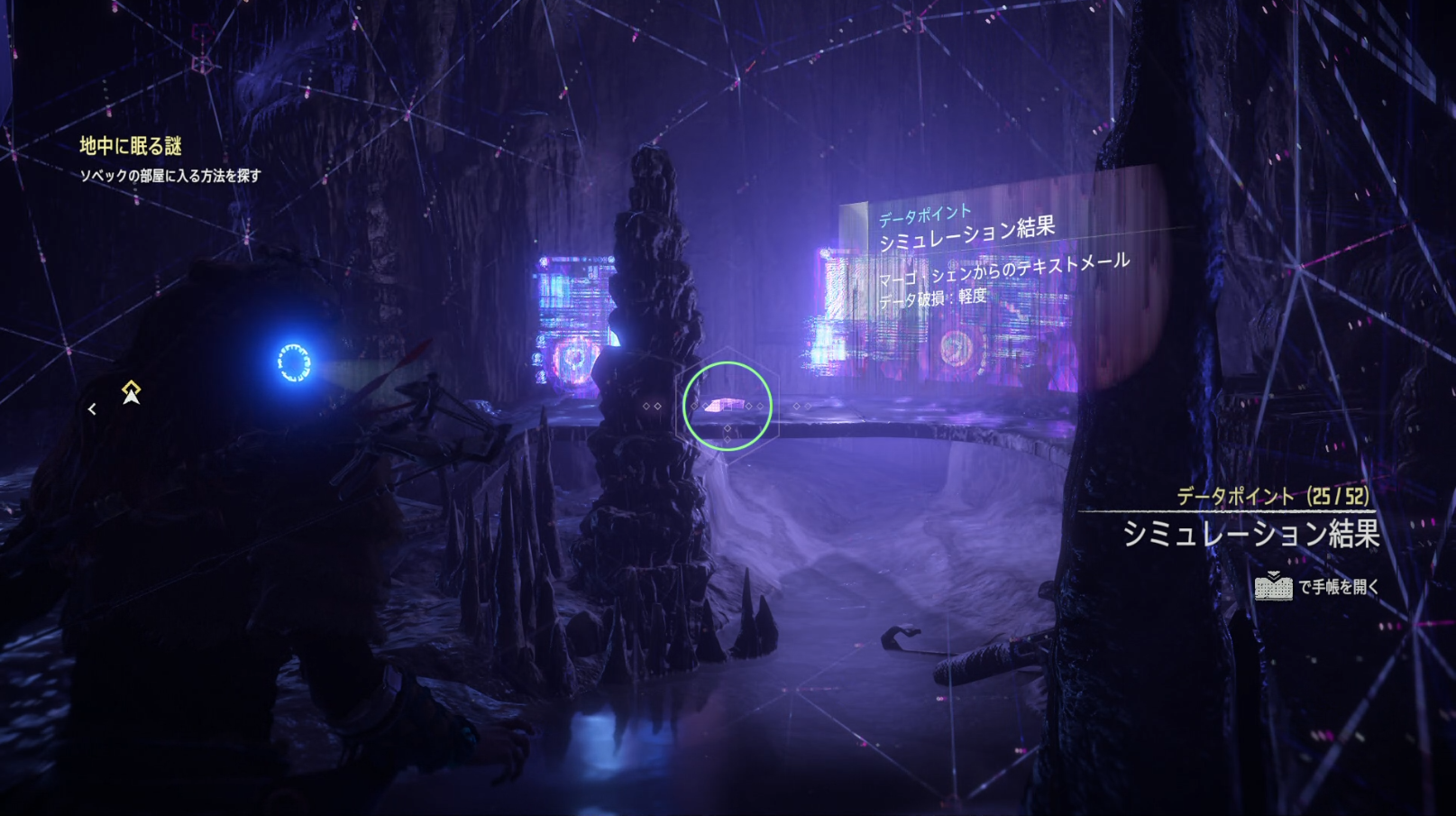Select the 地中に眠る謎 quest tracker

132,146
